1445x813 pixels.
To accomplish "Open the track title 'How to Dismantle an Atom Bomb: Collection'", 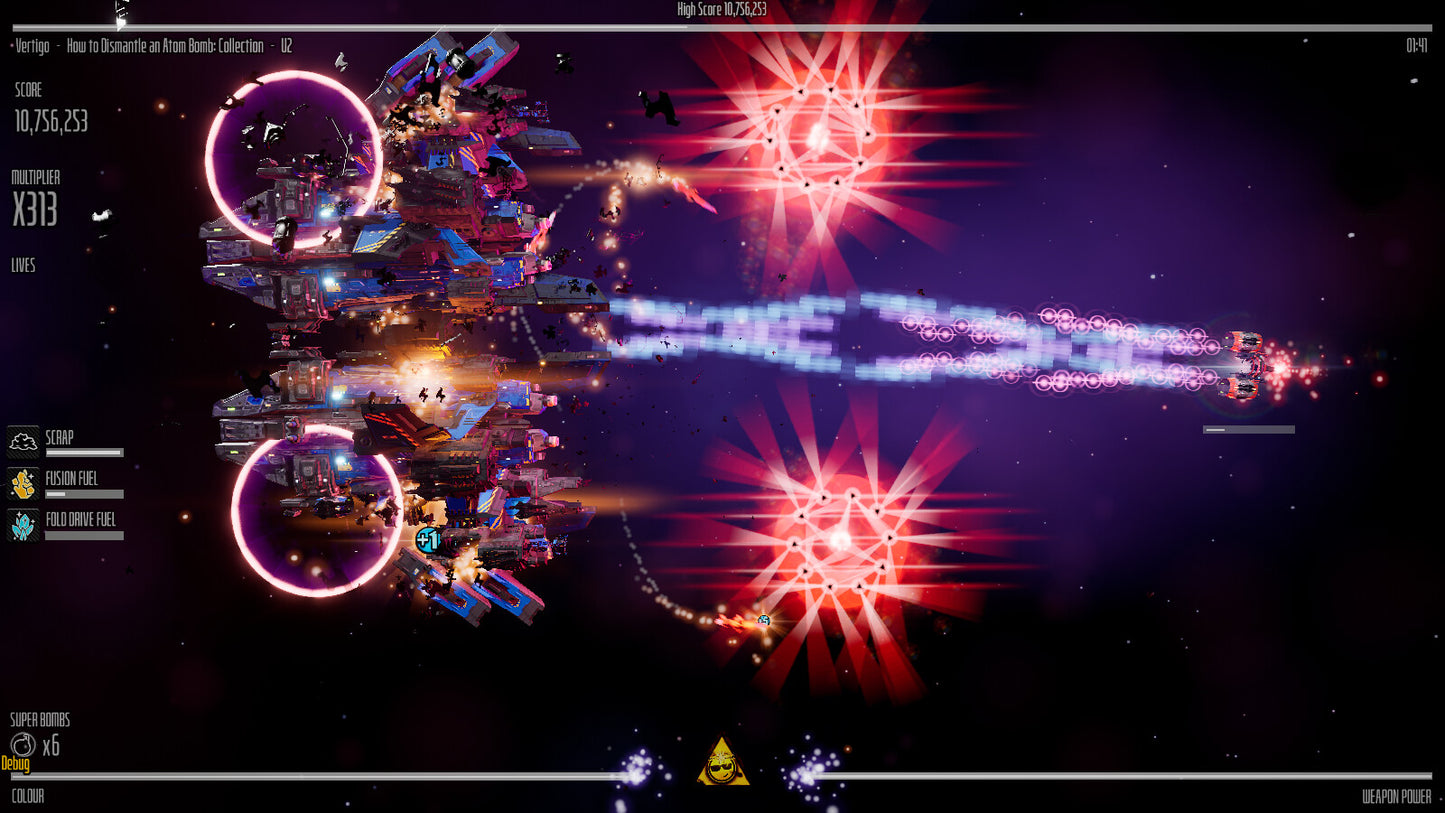I will tap(164, 45).
